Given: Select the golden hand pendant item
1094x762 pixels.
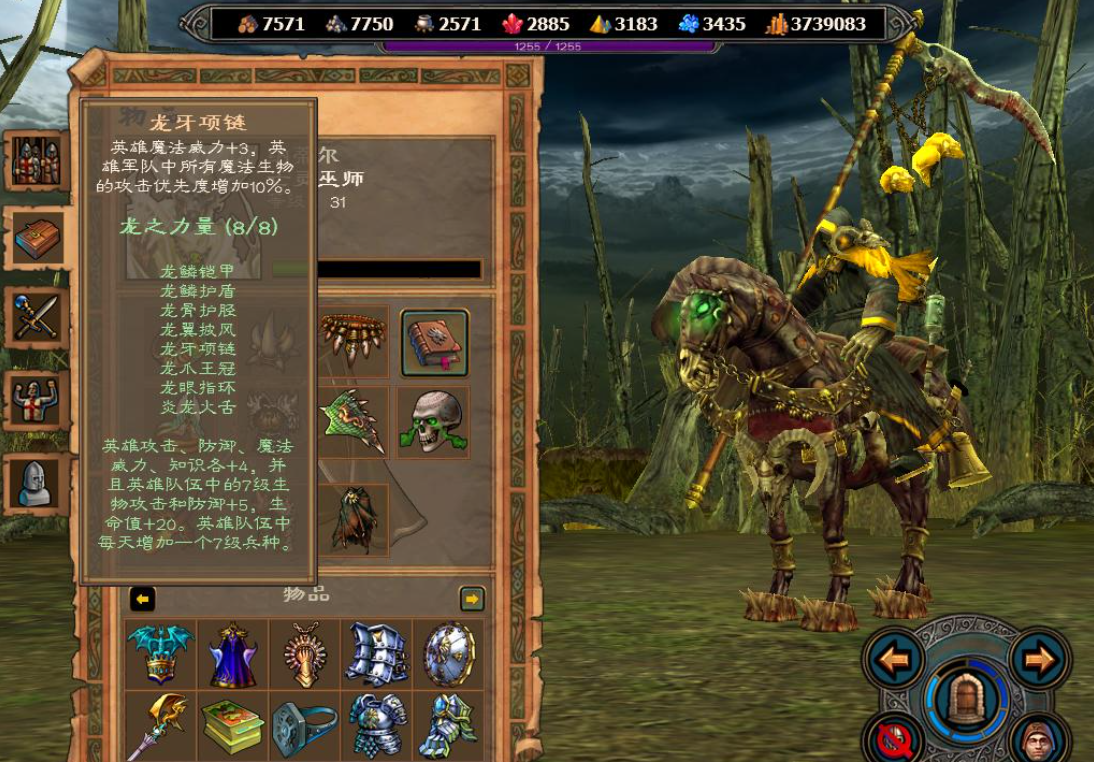Looking at the screenshot, I should 305,654.
